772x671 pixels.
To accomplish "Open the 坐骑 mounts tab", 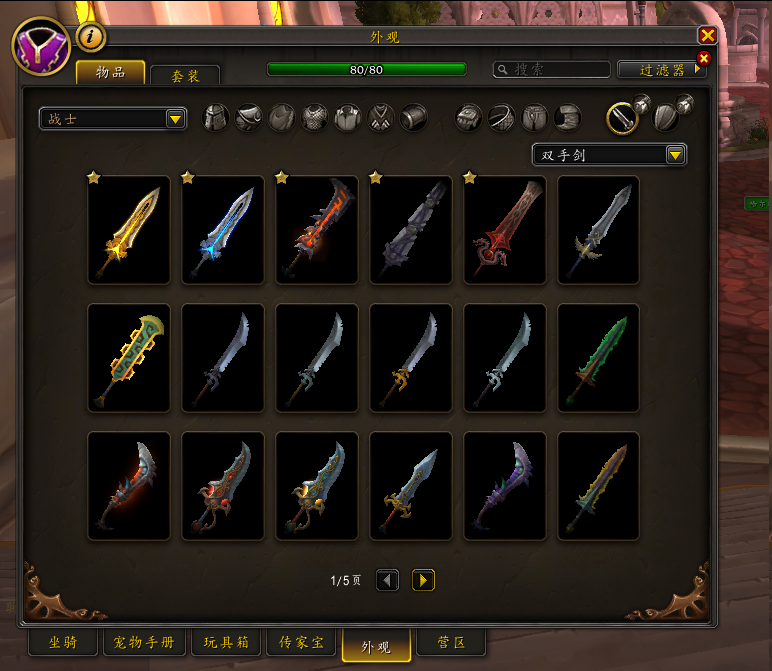I will pyautogui.click(x=66, y=642).
